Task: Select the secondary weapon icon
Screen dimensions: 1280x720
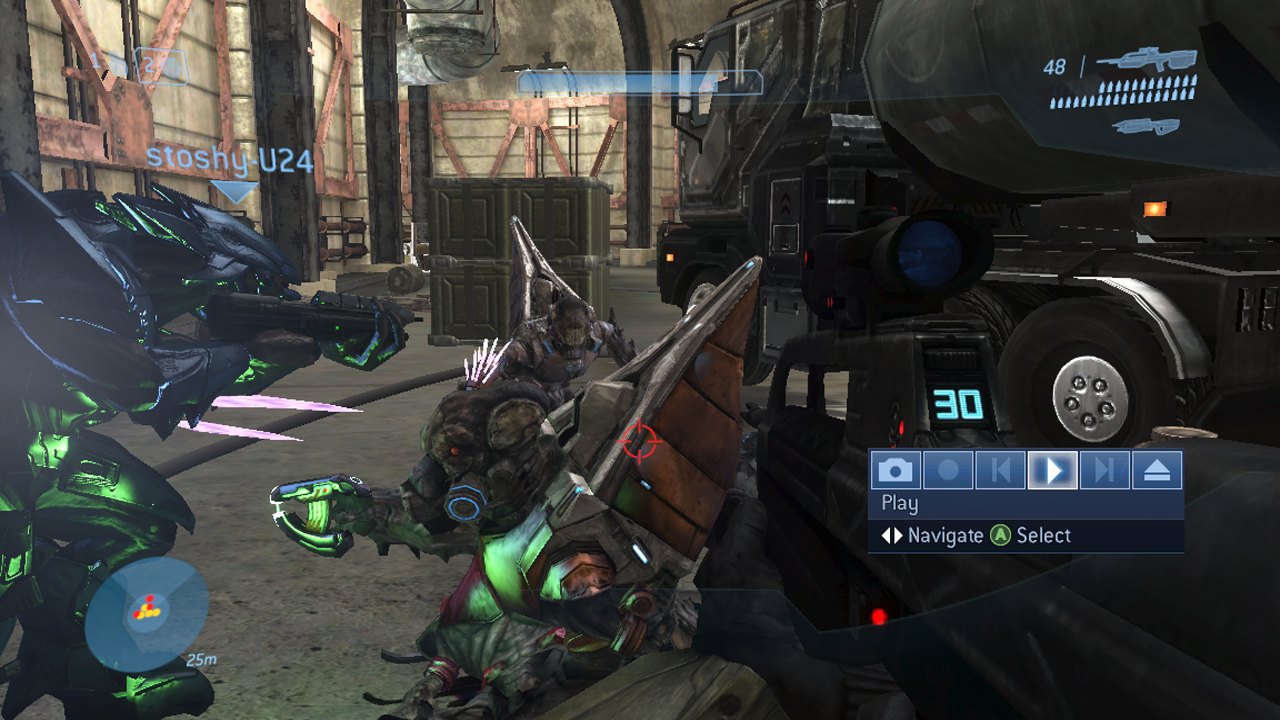Action: click(x=1145, y=126)
